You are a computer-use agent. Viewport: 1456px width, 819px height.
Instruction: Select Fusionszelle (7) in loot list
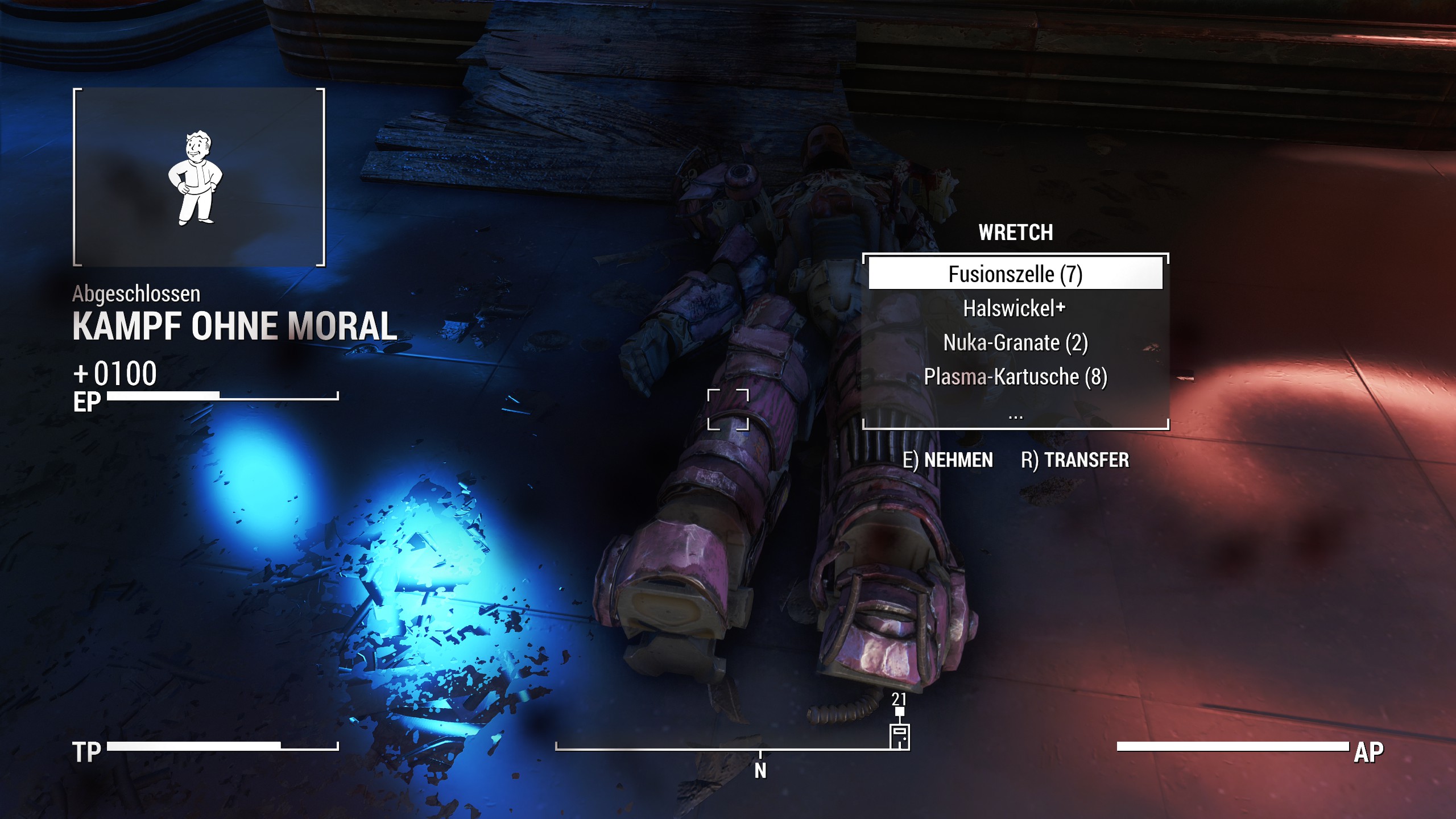(x=1015, y=274)
